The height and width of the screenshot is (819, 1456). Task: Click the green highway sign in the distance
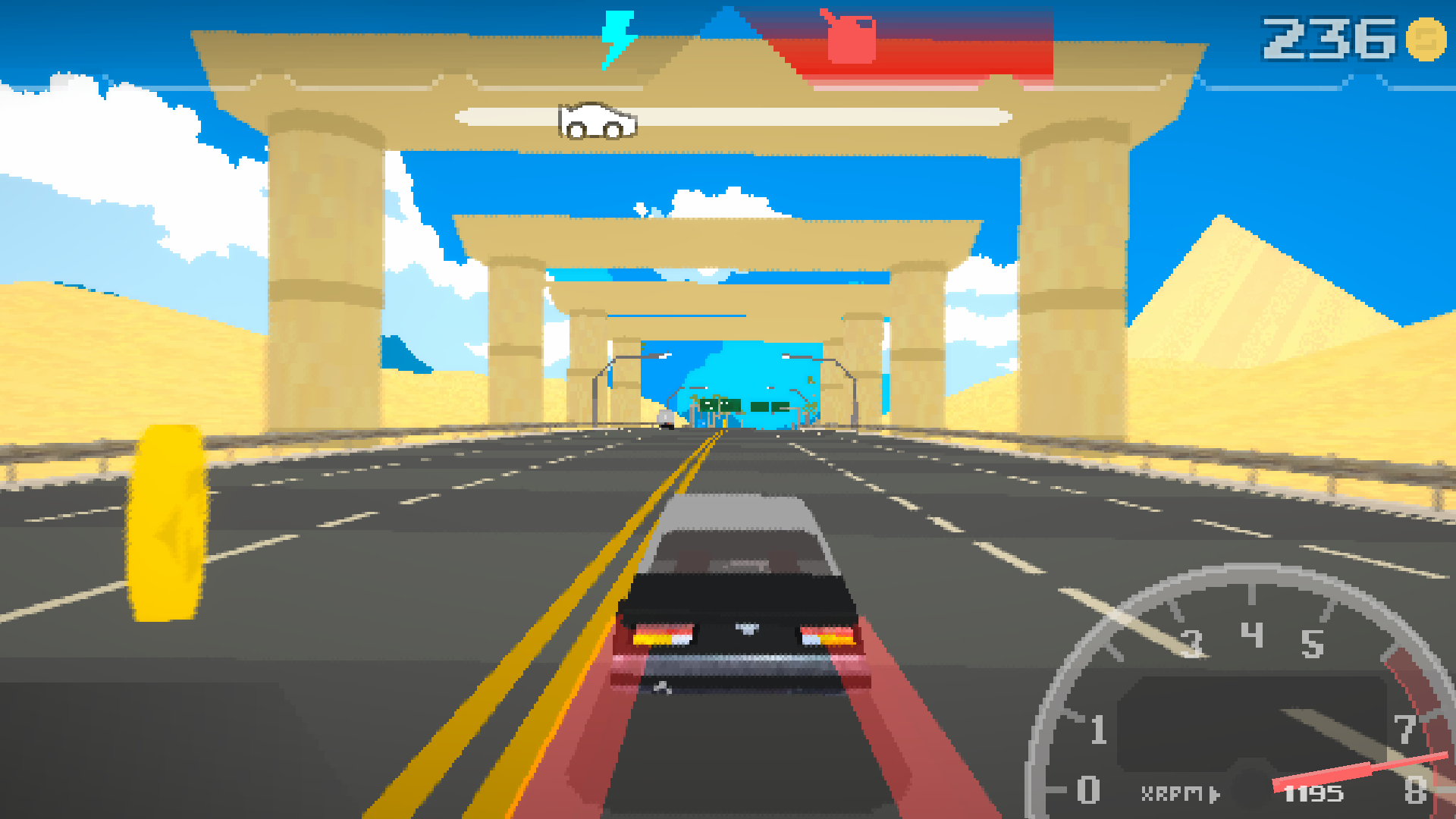719,405
